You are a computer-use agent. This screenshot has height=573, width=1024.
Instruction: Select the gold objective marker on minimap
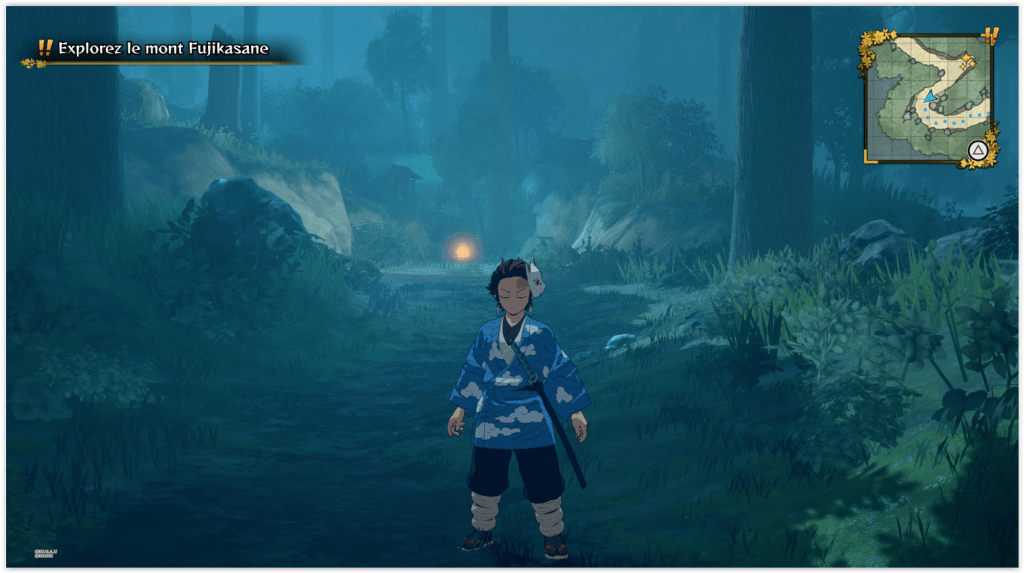967,62
